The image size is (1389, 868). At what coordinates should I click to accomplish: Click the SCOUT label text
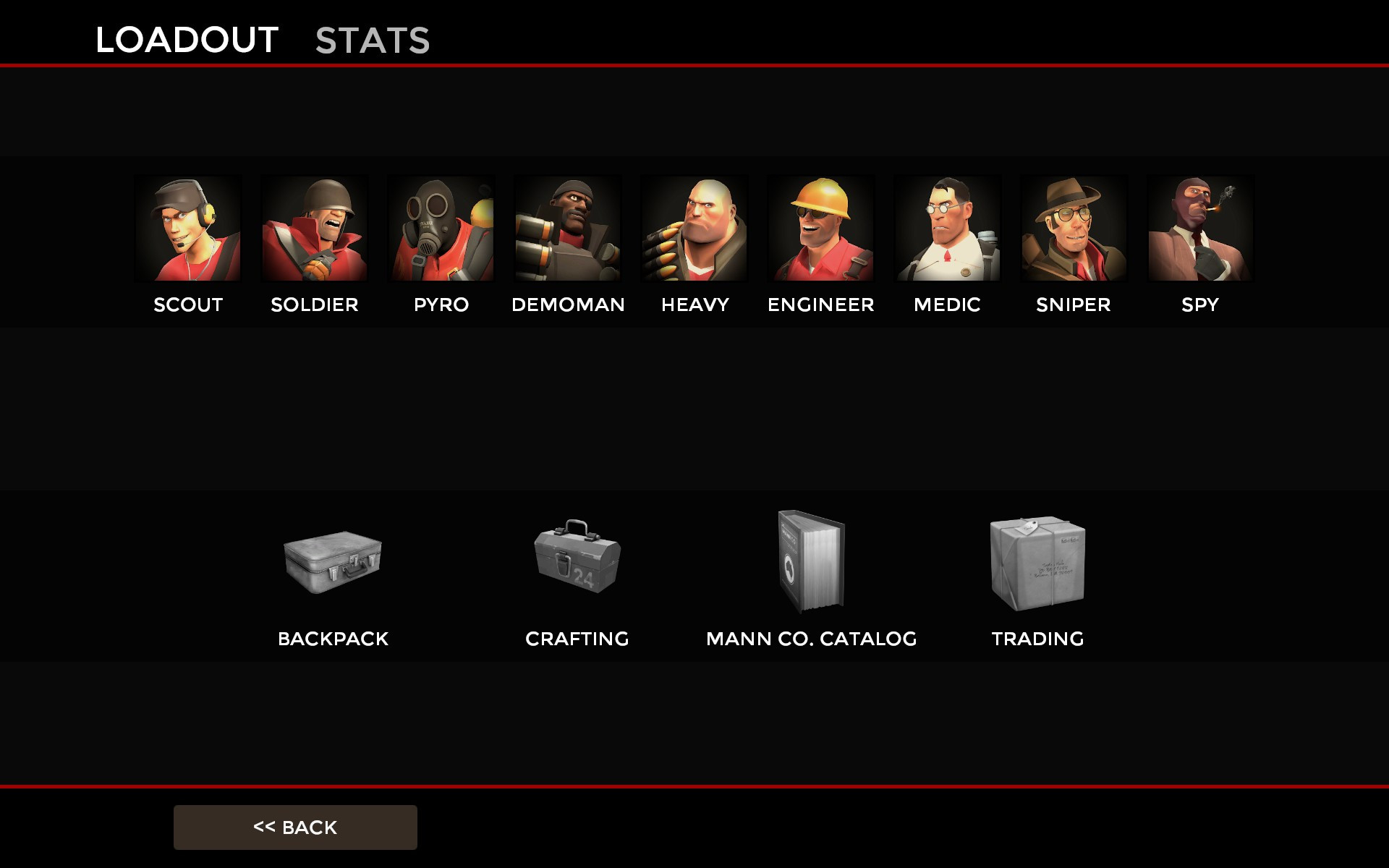tap(187, 305)
